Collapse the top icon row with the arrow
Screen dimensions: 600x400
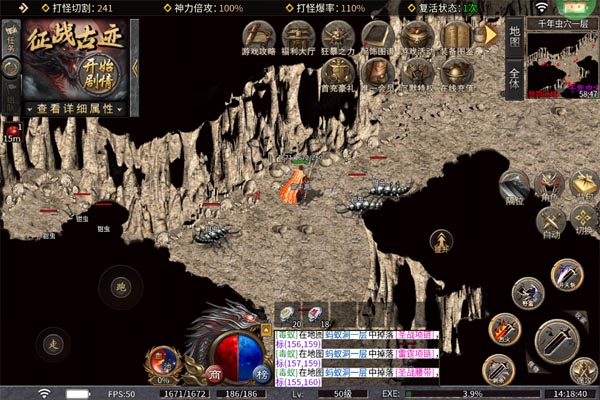click(x=490, y=35)
